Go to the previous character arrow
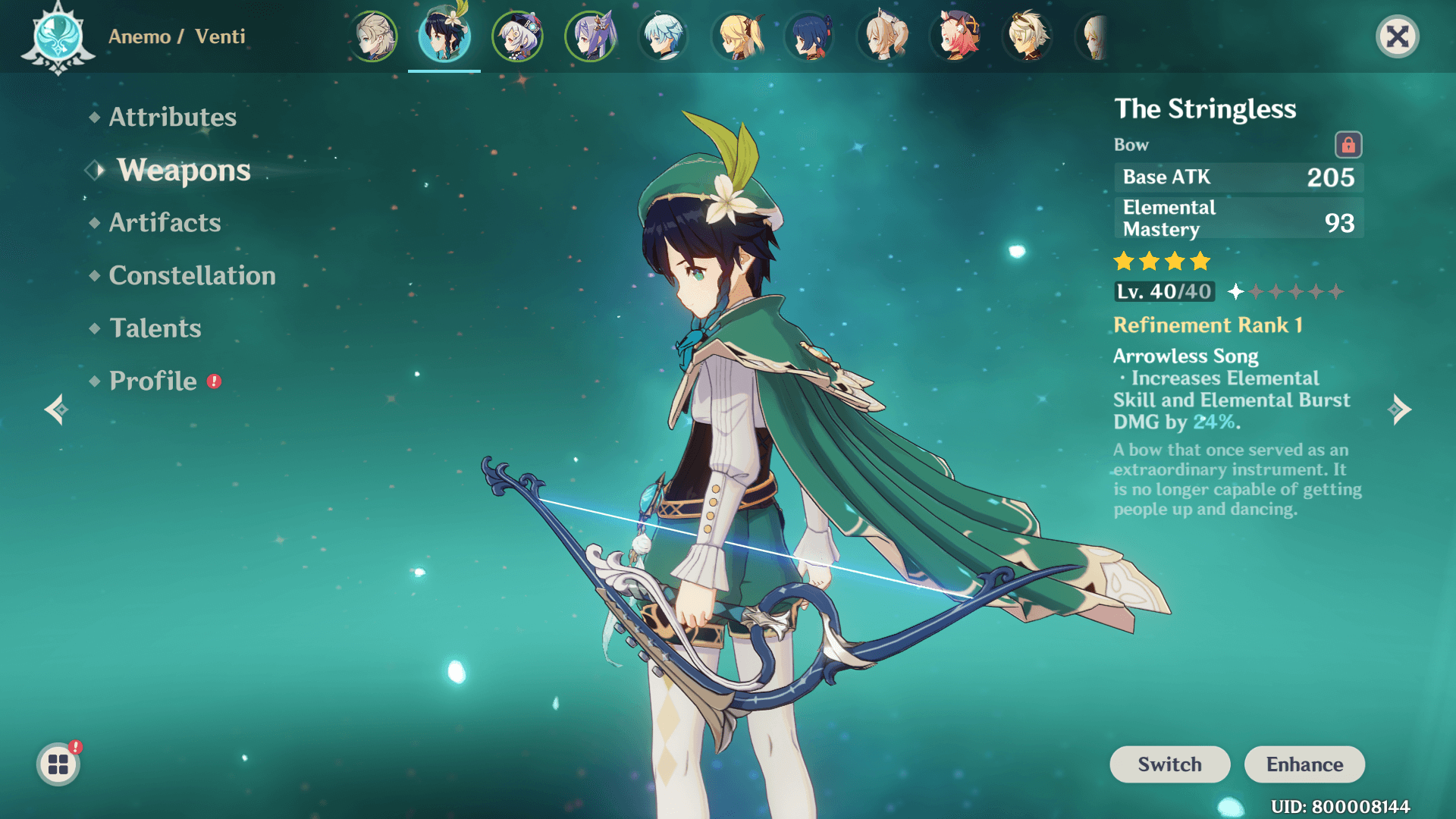Viewport: 1456px width, 819px height. click(56, 409)
